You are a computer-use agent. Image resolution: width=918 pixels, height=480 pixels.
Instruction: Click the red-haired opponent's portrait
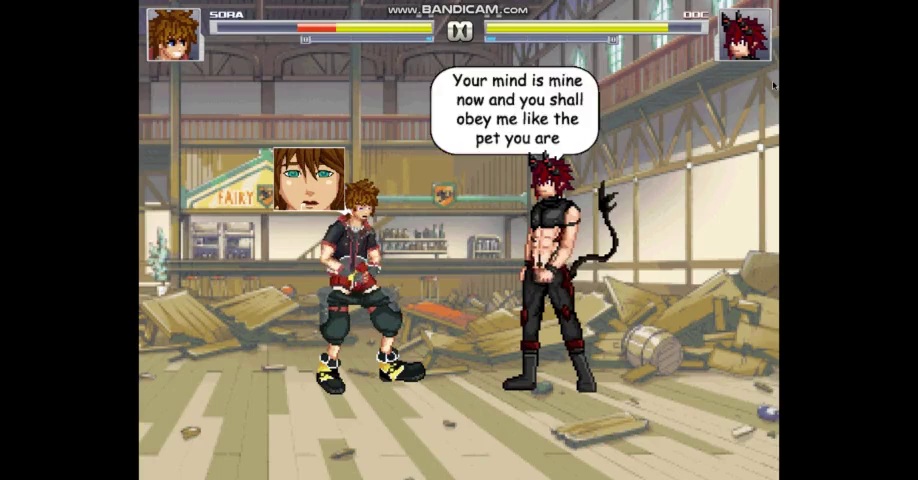(743, 35)
